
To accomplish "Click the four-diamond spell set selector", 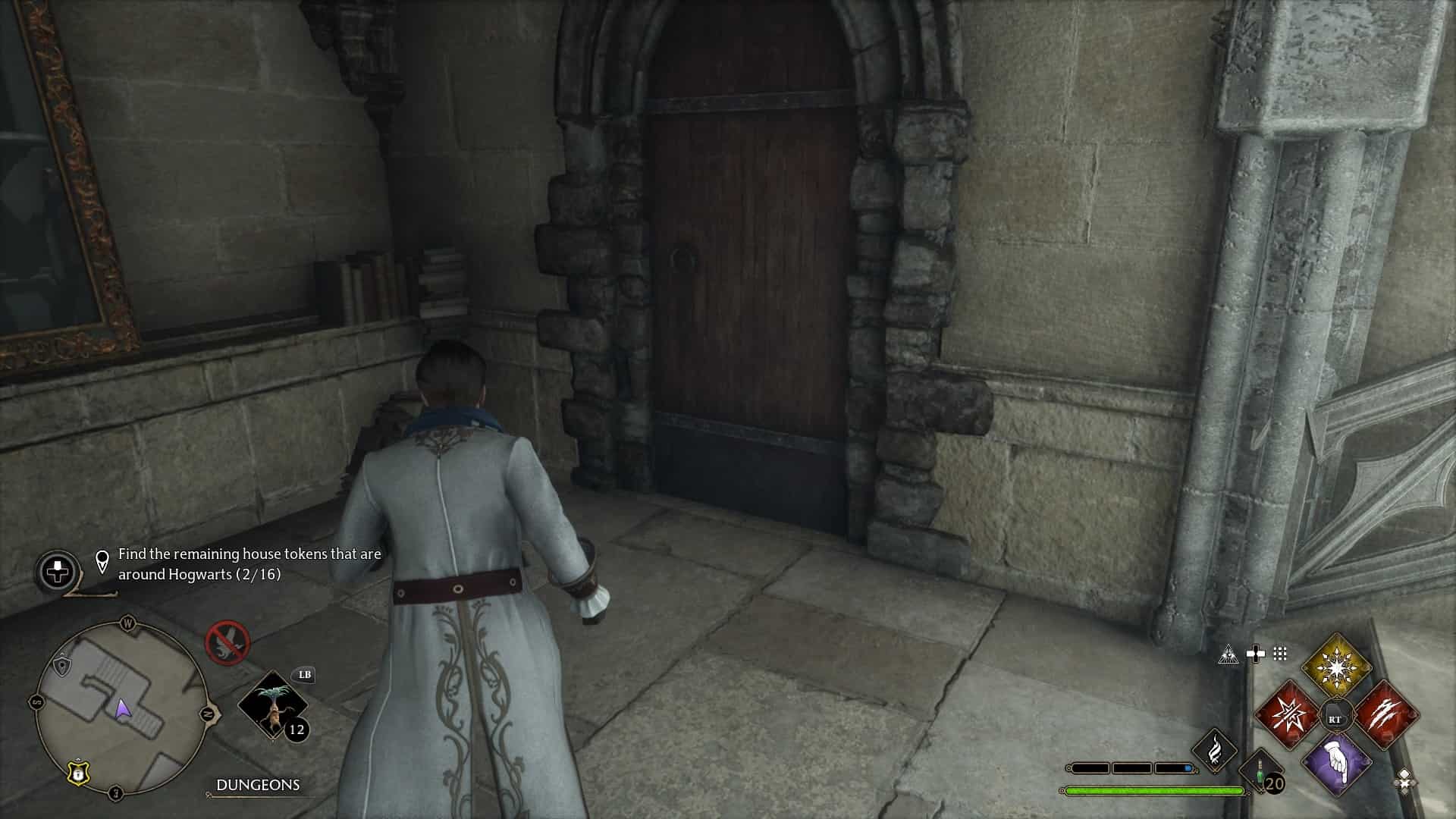I will [x=1404, y=779].
